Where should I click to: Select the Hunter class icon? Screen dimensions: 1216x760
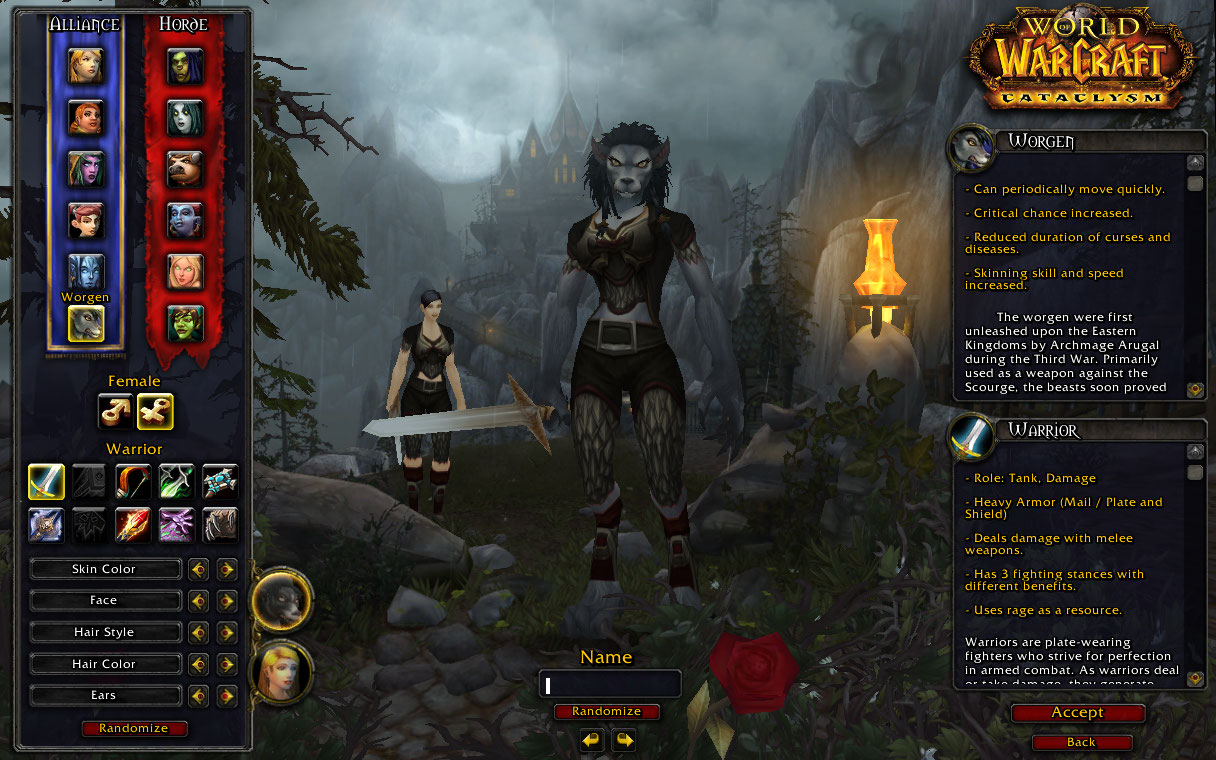(133, 482)
